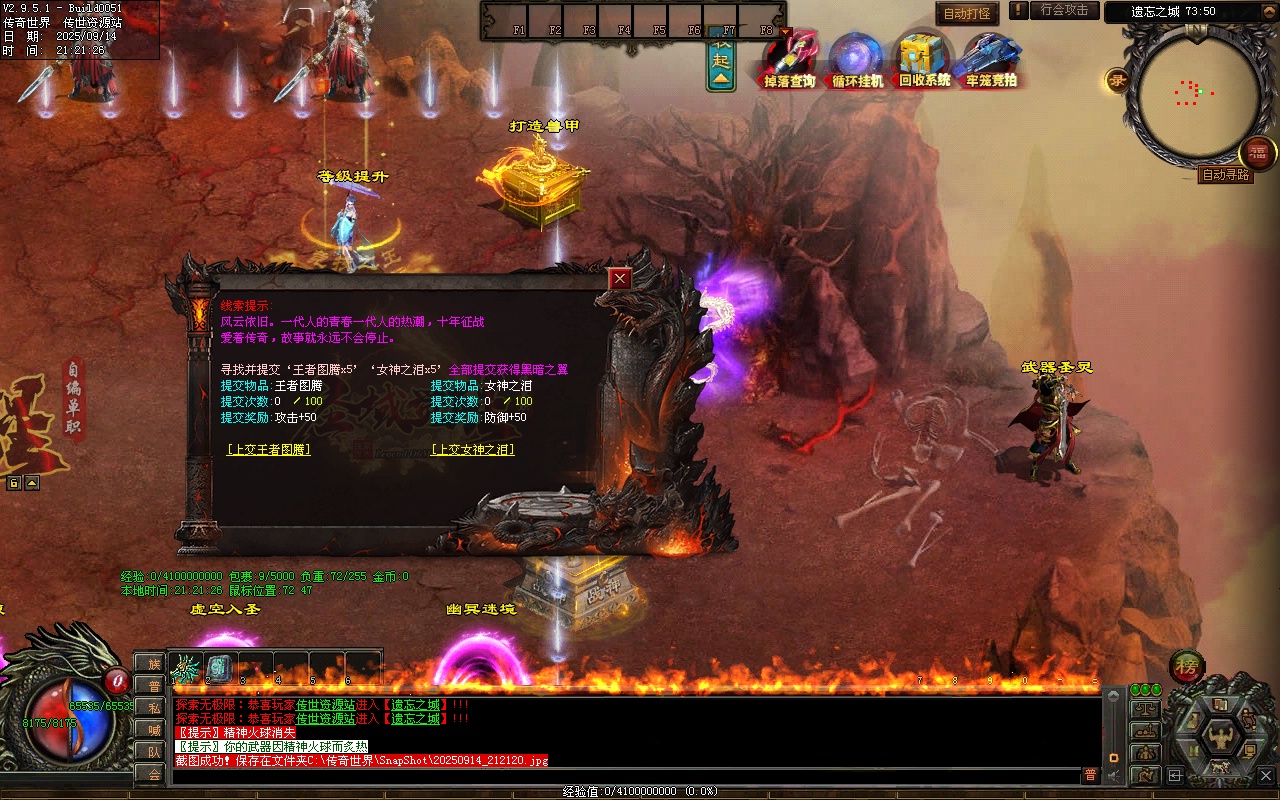
Task: Open the muscular character icon in hexagon menu
Action: [x=1220, y=737]
